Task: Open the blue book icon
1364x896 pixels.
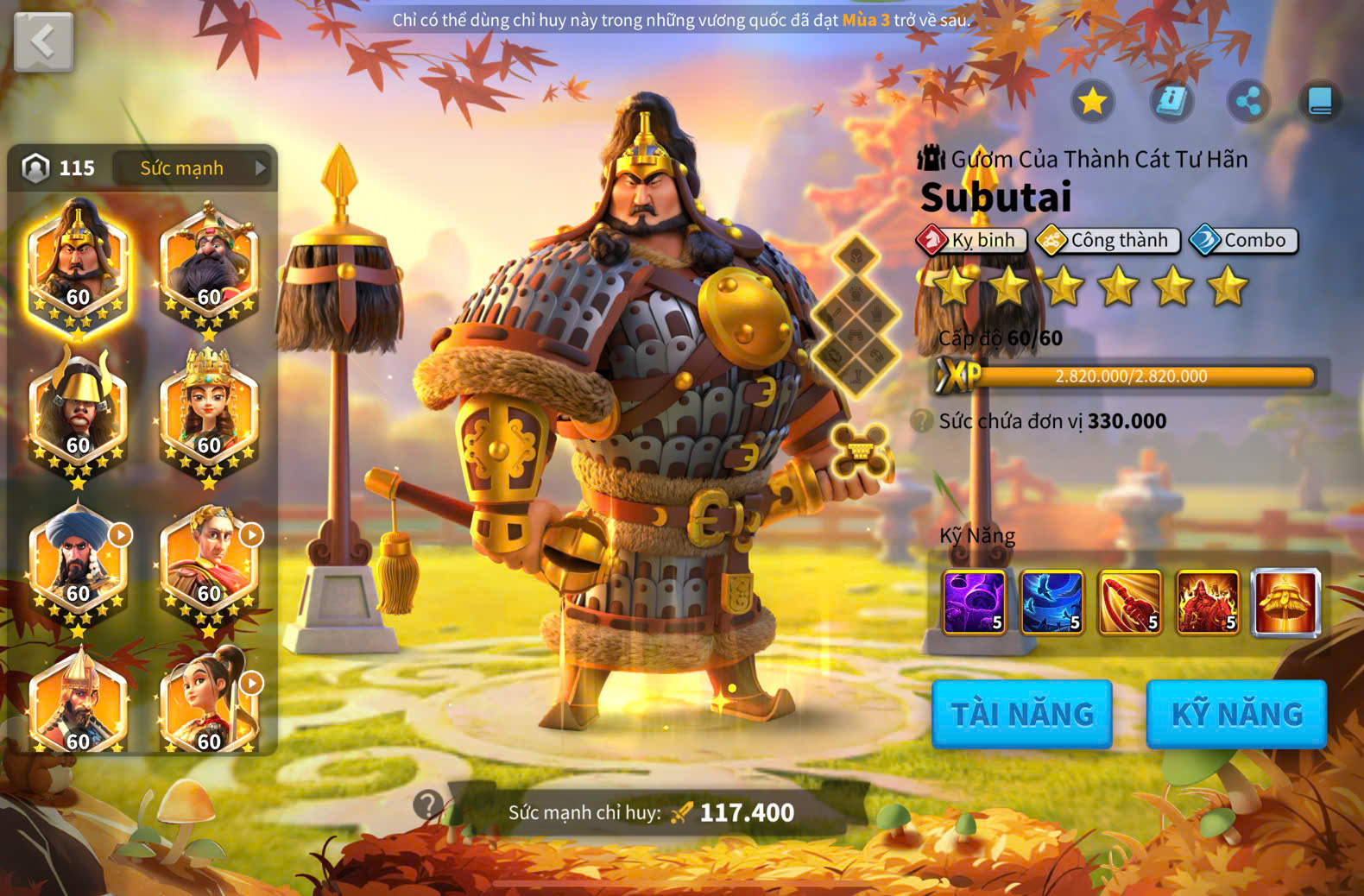Action: 1321,102
